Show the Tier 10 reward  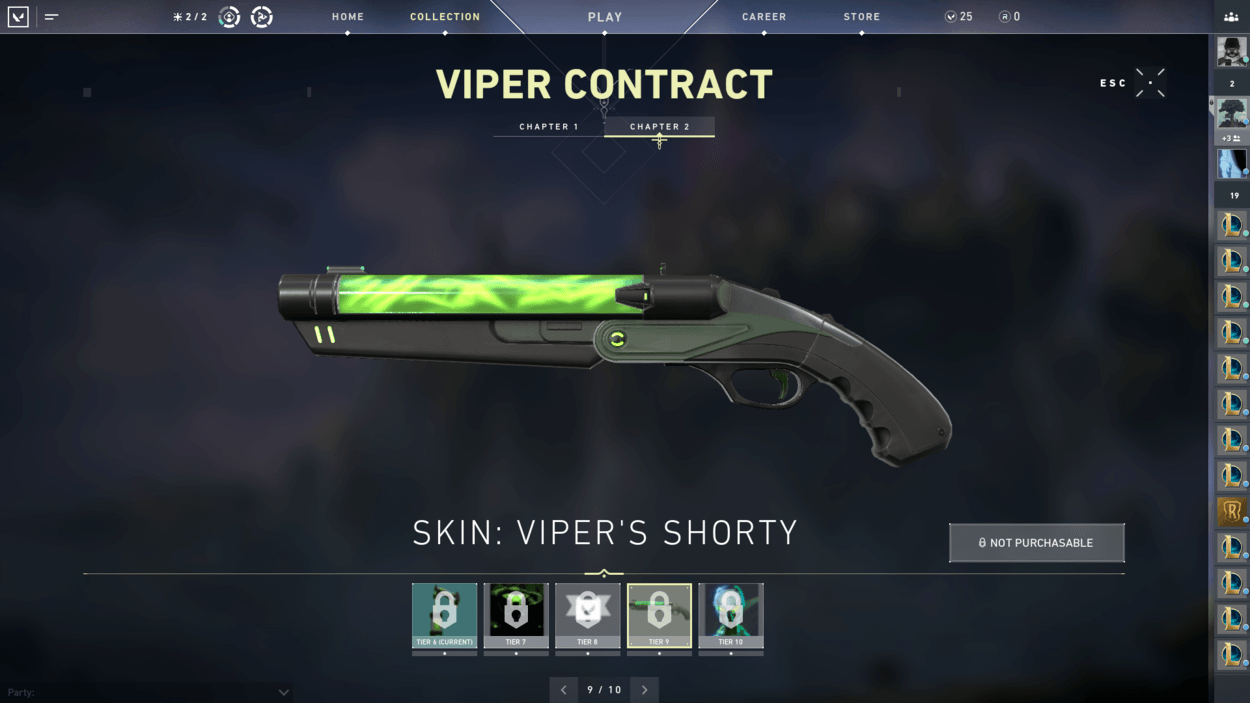tap(731, 615)
